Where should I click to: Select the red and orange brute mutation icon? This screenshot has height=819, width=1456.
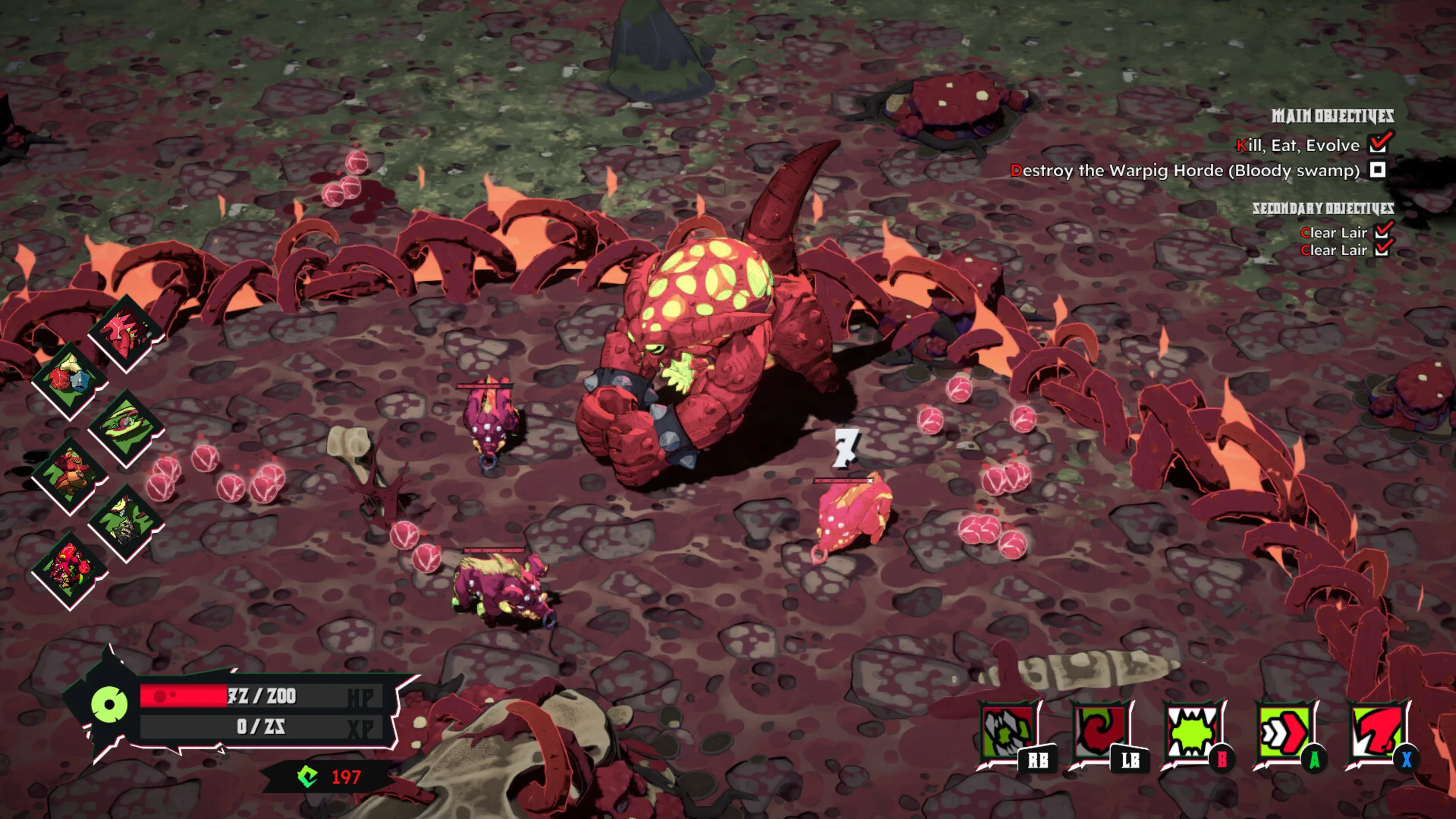[x=69, y=476]
